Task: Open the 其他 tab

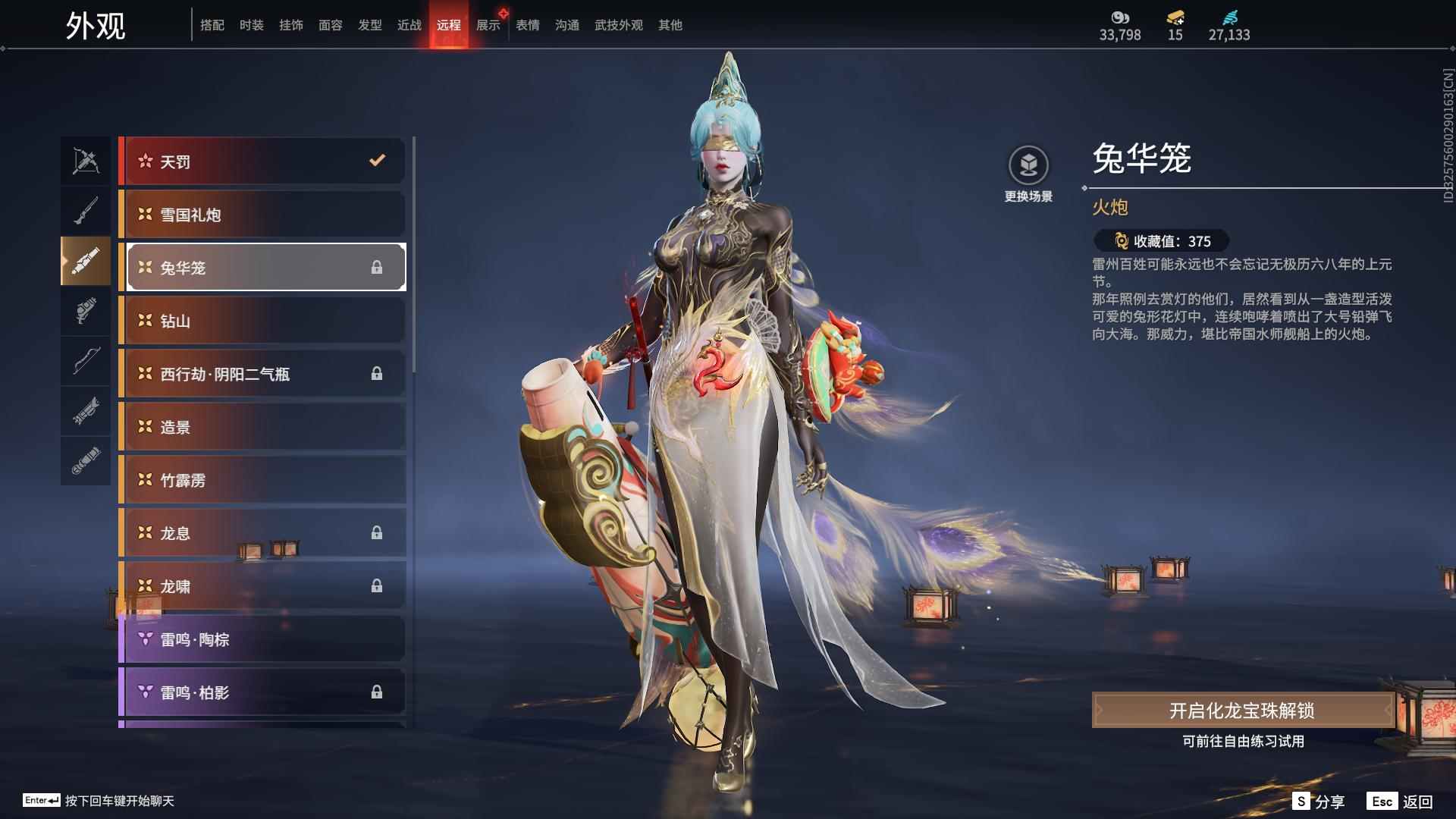Action: pos(670,25)
